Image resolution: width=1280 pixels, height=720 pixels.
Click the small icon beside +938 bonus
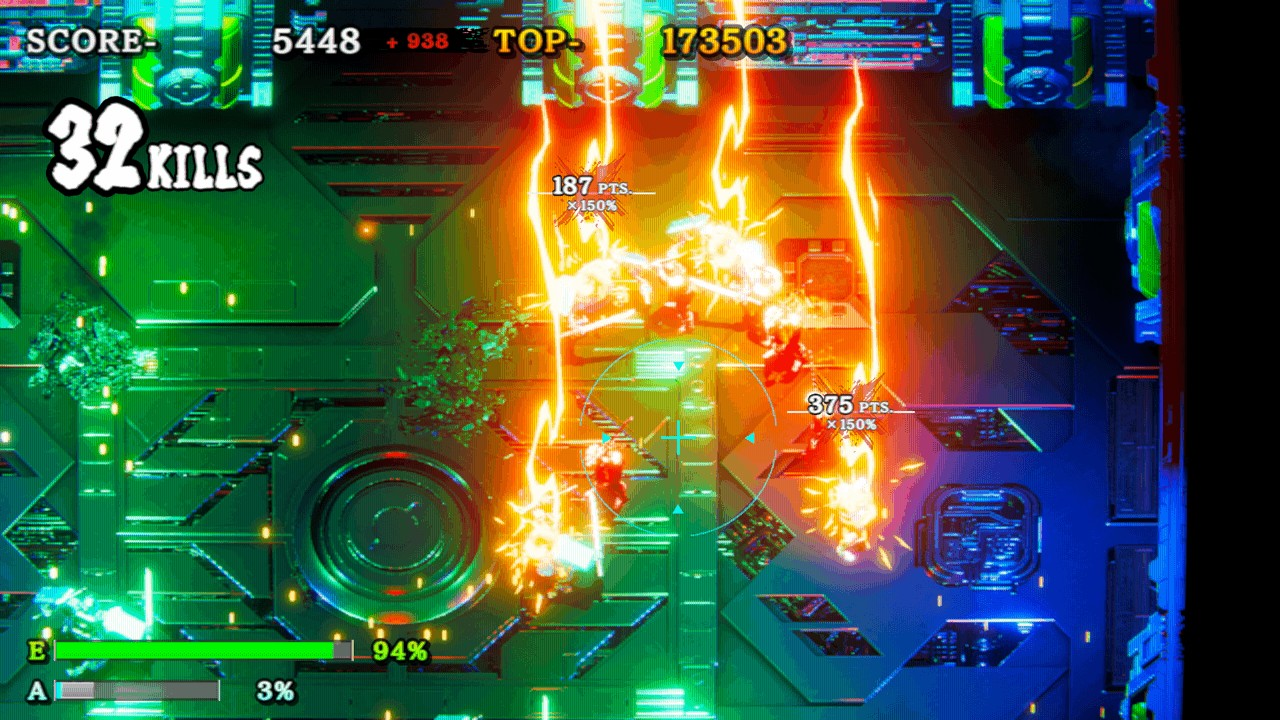(470, 40)
